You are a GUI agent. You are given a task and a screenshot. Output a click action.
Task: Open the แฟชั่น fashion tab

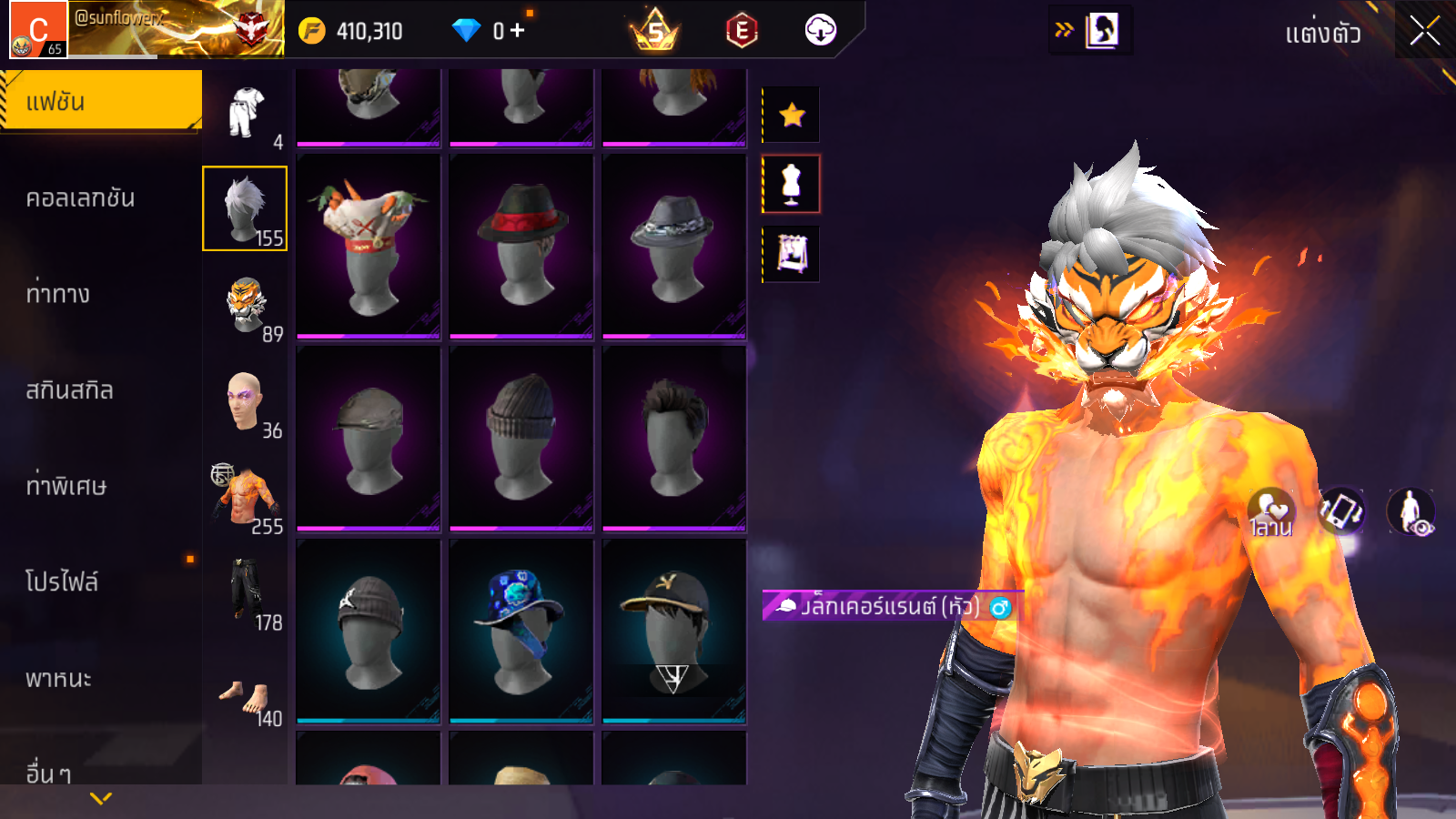point(101,101)
